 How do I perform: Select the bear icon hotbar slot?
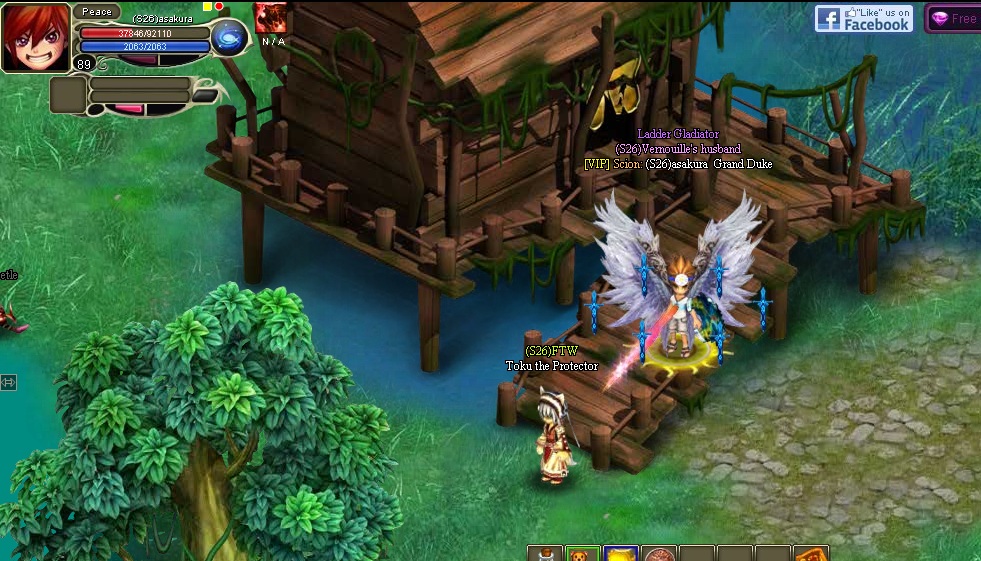(582, 554)
